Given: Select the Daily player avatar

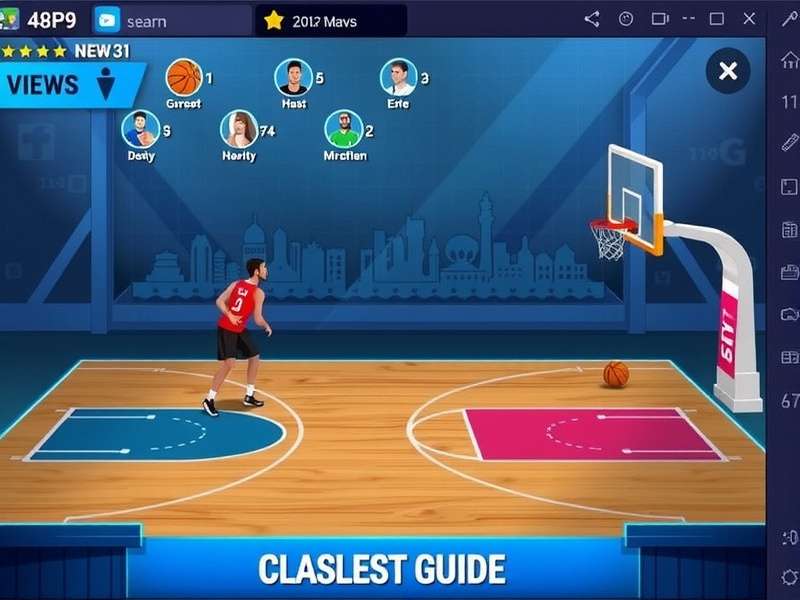Looking at the screenshot, I should pyautogui.click(x=140, y=129).
